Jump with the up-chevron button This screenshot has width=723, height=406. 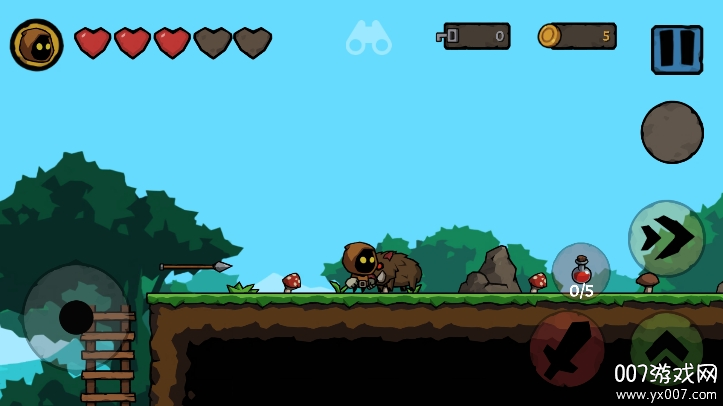coord(666,348)
